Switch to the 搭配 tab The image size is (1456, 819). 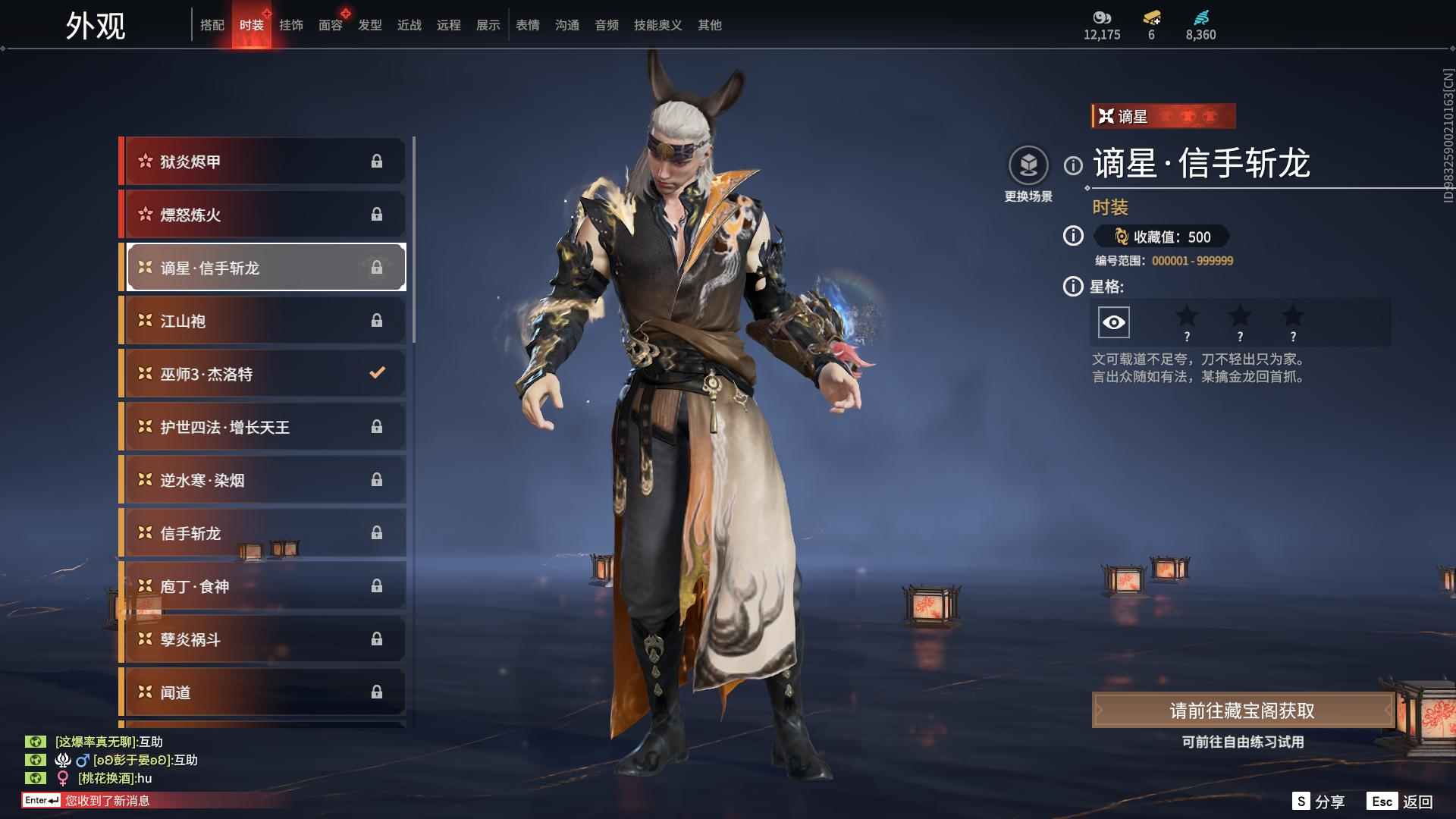pyautogui.click(x=212, y=25)
